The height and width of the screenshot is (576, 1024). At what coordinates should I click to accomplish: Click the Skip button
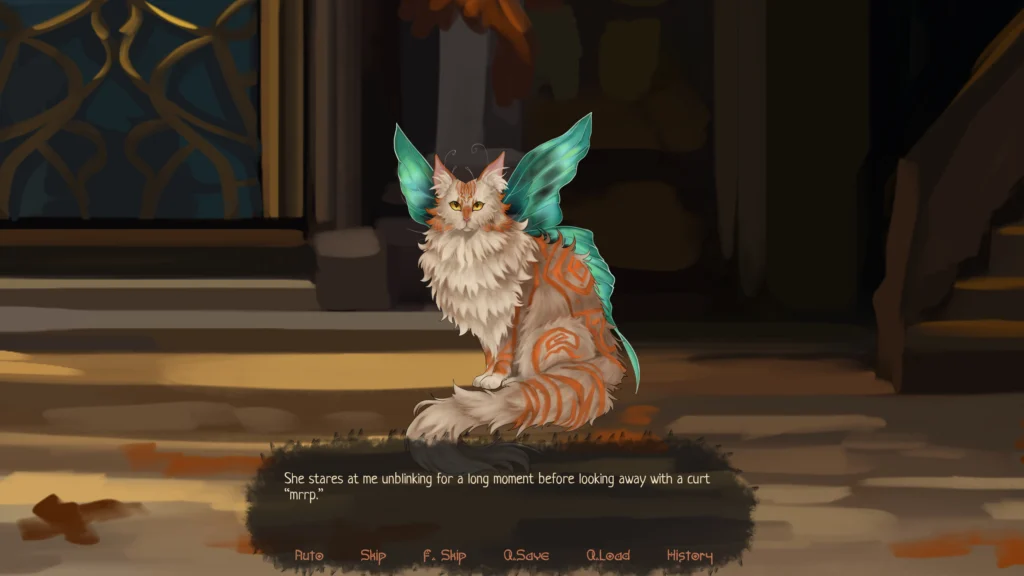pyautogui.click(x=373, y=556)
